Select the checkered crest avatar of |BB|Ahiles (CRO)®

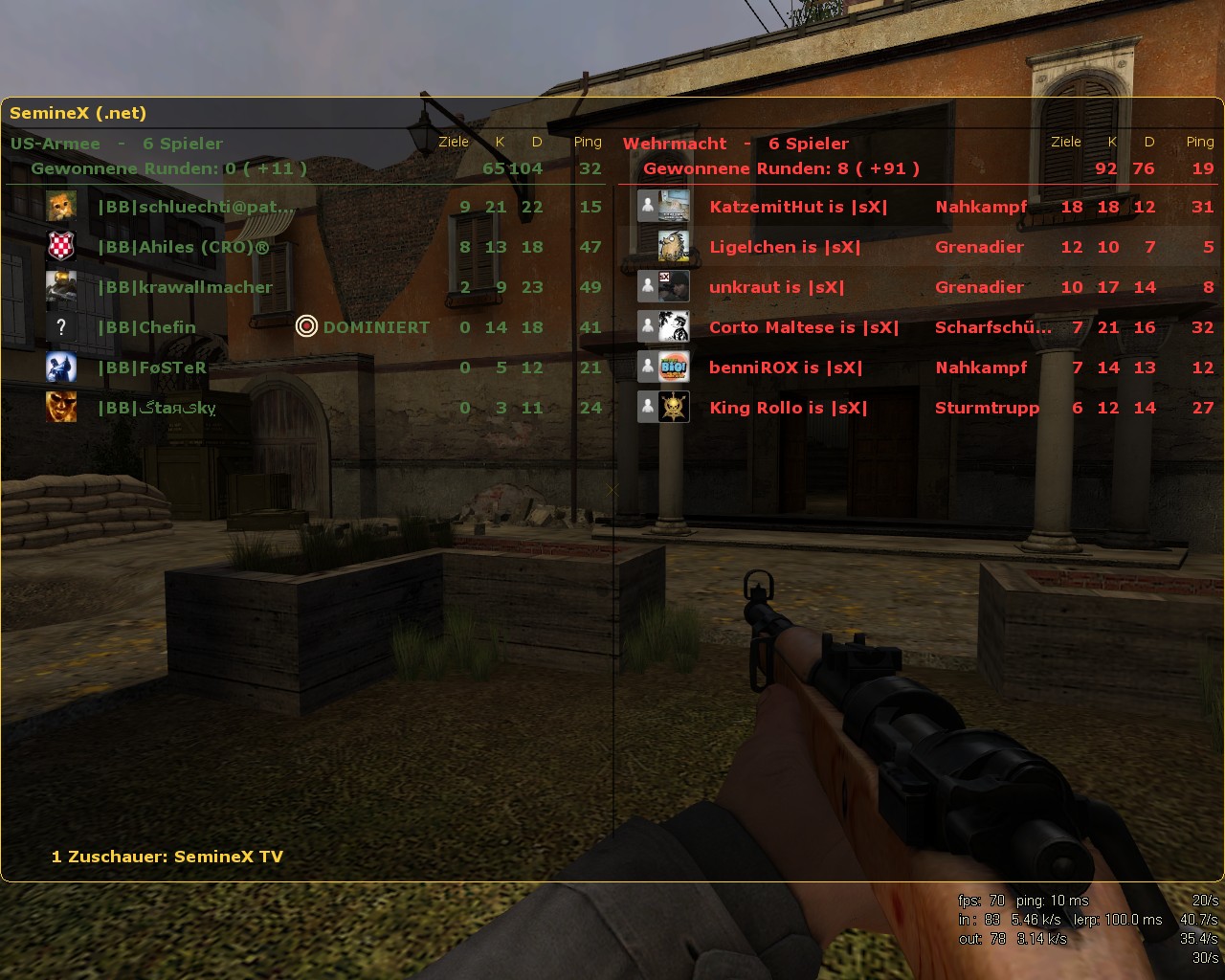tap(60, 246)
